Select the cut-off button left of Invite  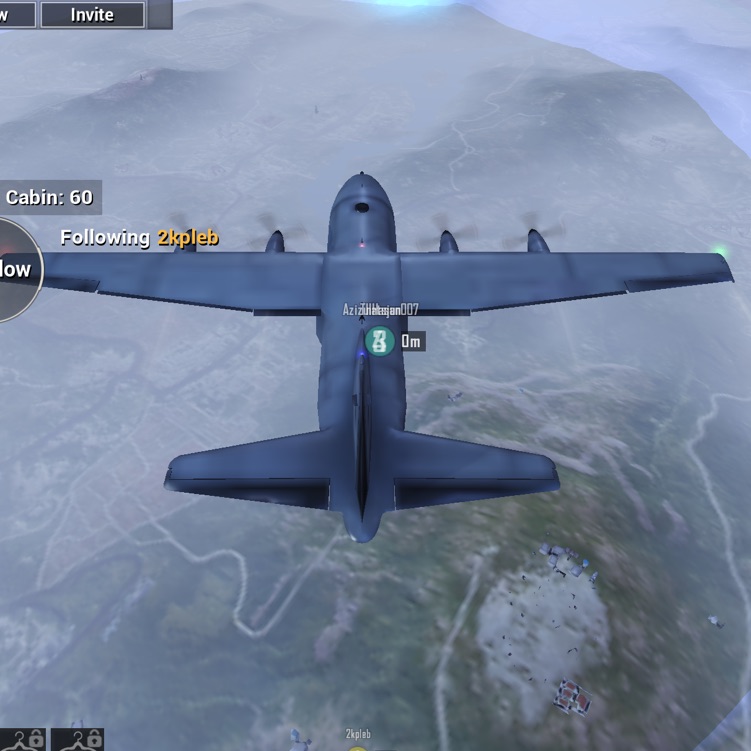coord(17,15)
